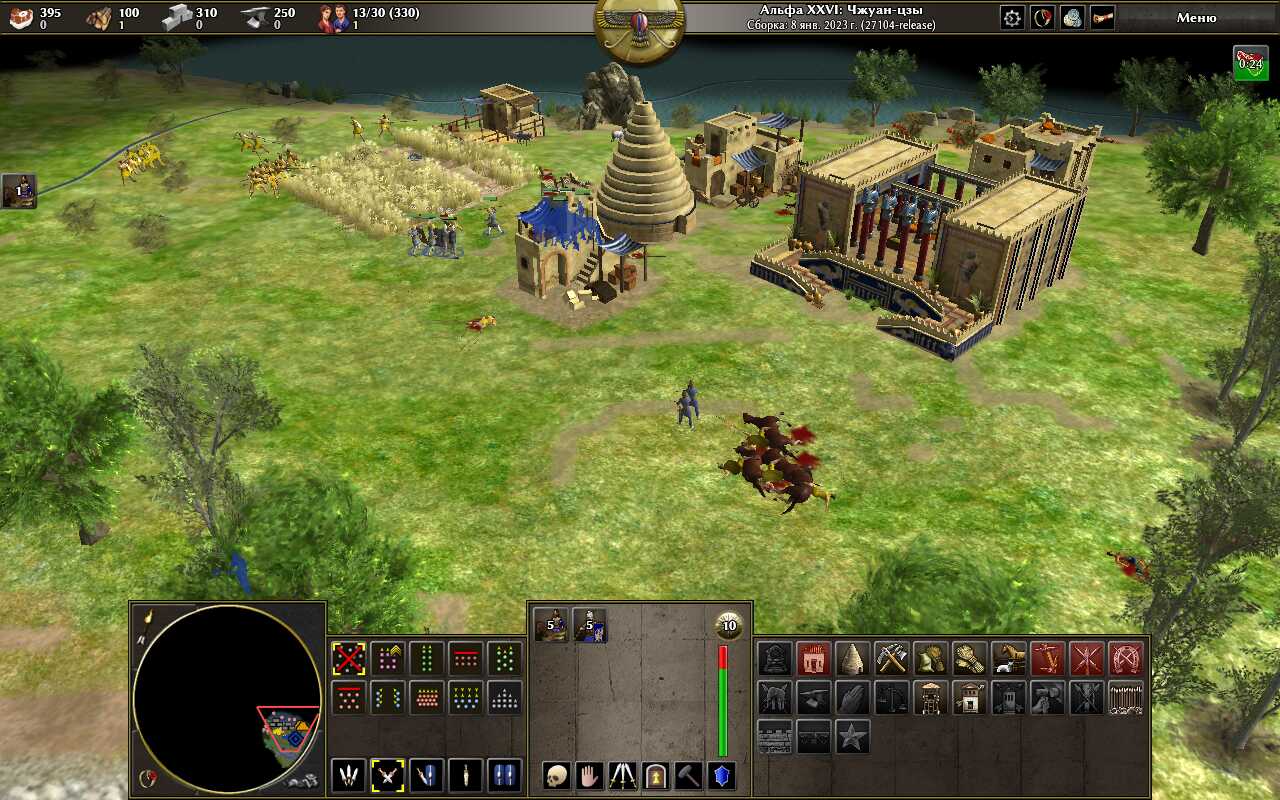Open the barter and trade coins button
The height and width of the screenshot is (800, 1280).
coord(1072,17)
